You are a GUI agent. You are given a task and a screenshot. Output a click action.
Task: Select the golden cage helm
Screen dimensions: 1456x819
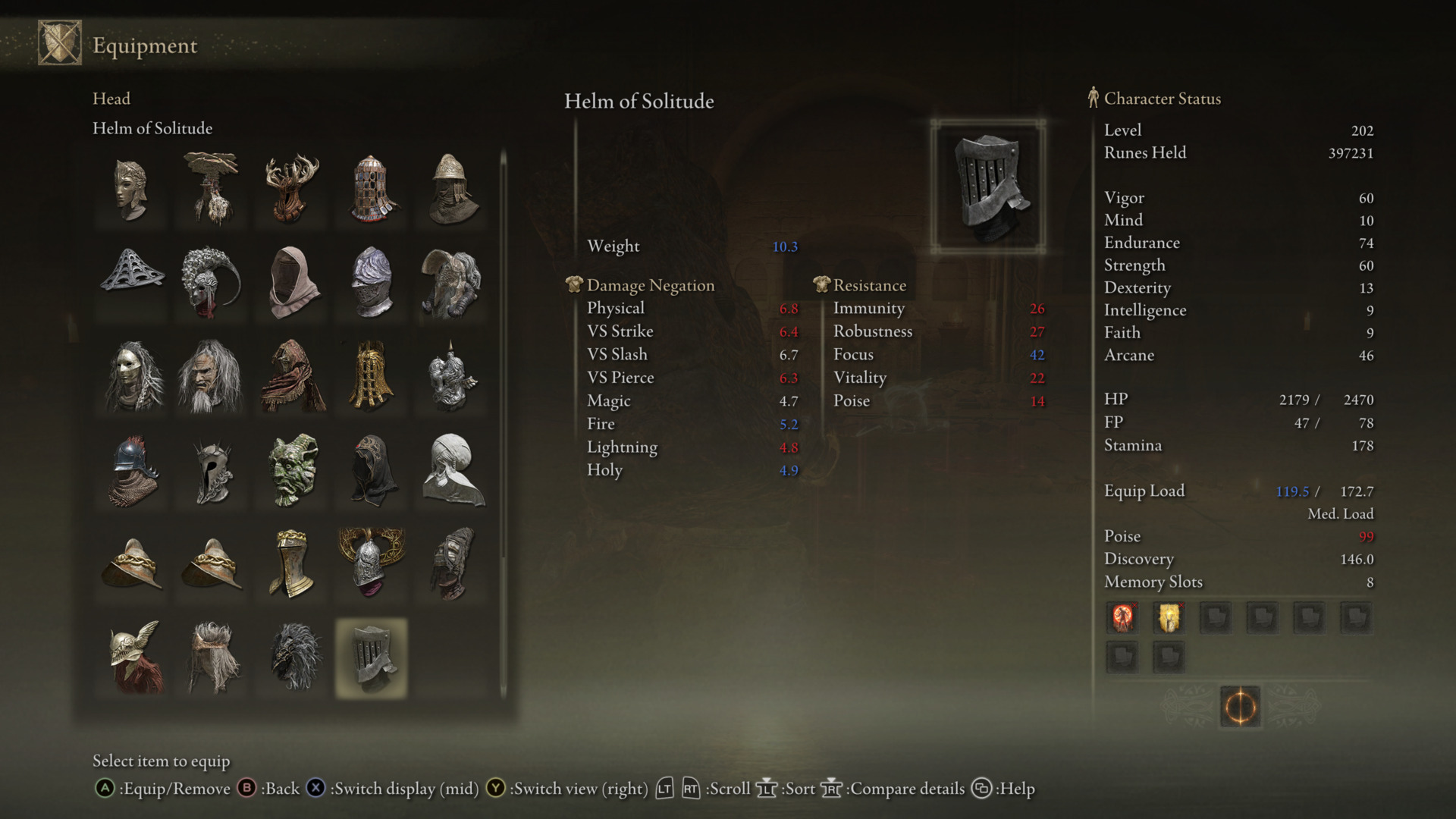[x=372, y=375]
